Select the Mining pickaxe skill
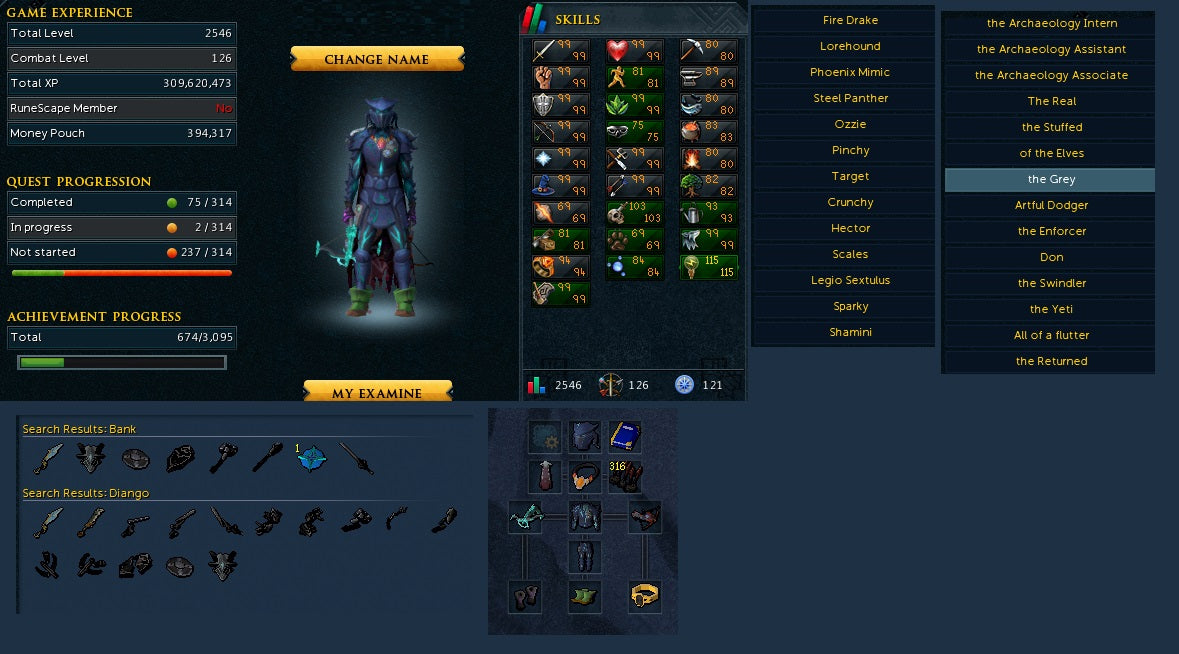 693,51
